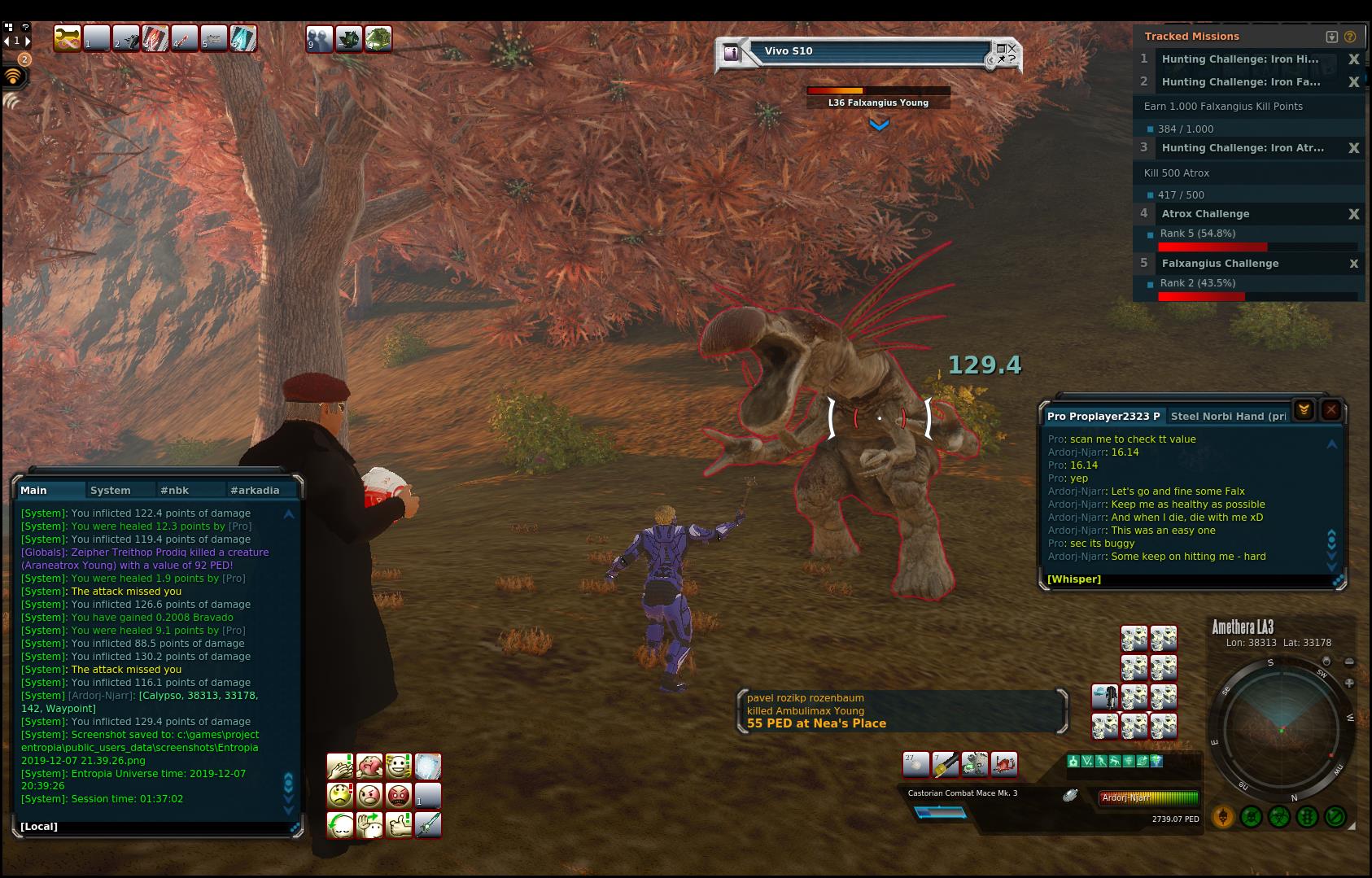Viewport: 1372px width, 878px height.
Task: Go to next hotbar page arrow
Action: coord(28,40)
